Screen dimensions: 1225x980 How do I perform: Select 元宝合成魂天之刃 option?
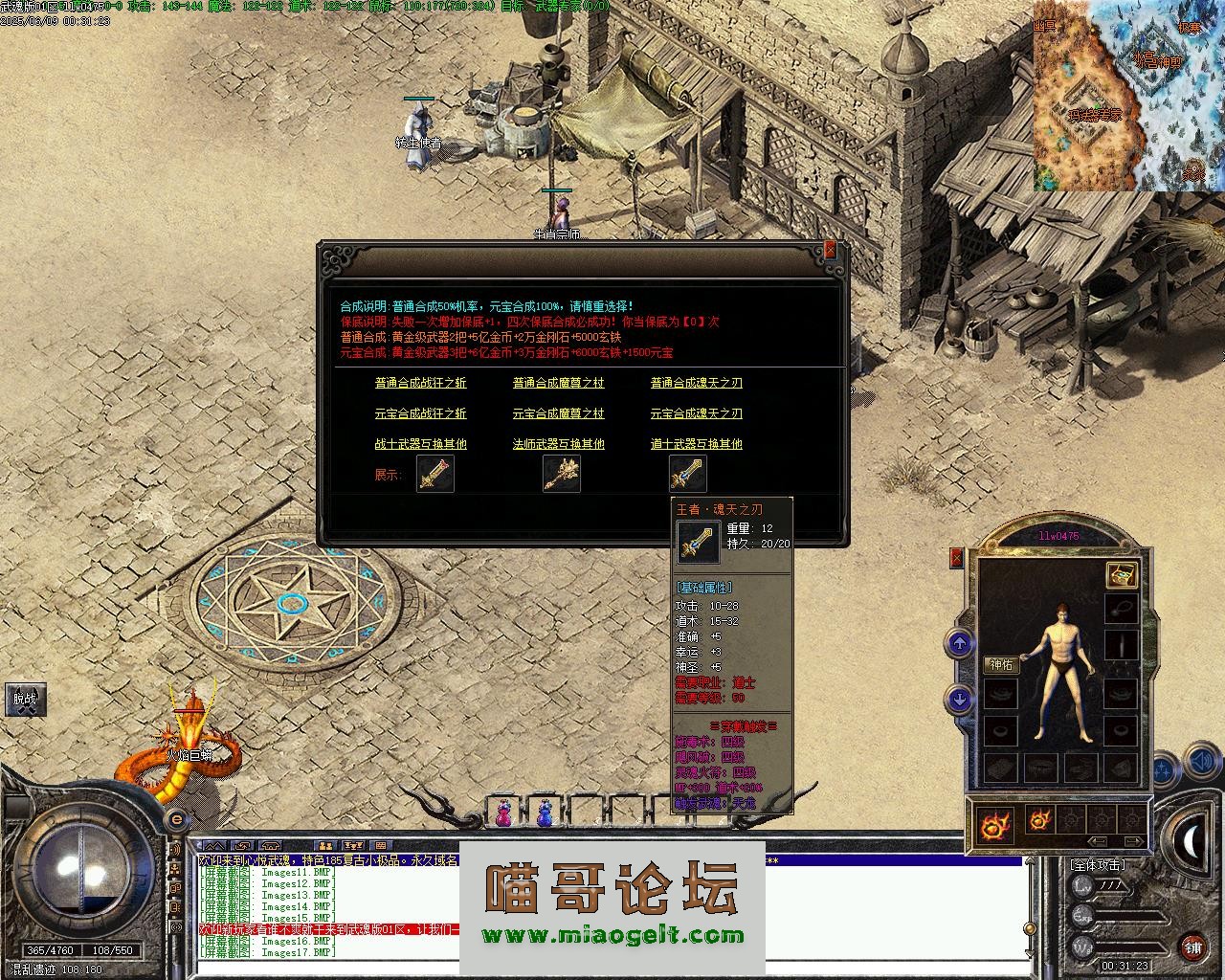point(696,413)
